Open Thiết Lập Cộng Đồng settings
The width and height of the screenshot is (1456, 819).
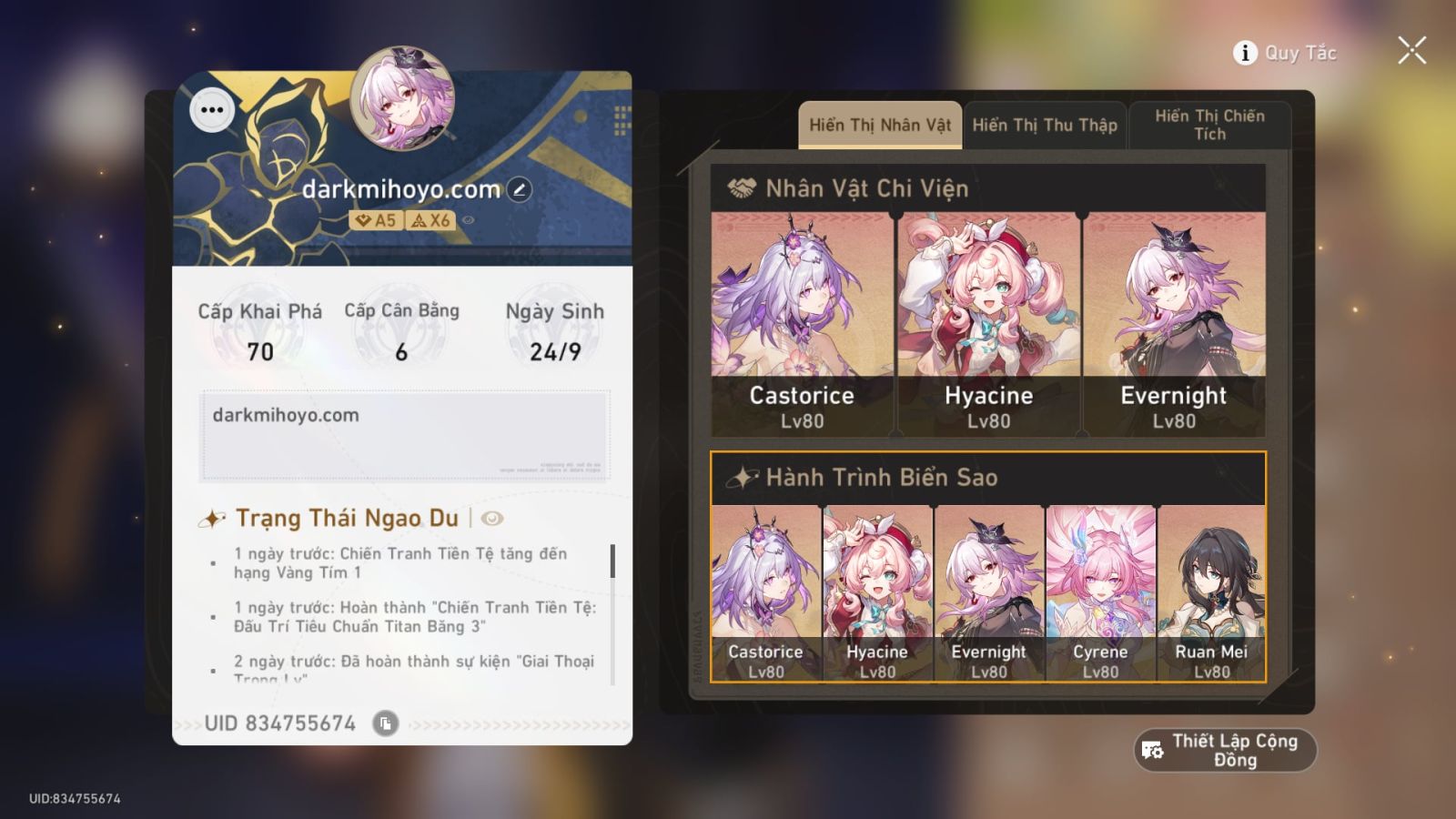pos(1224,750)
